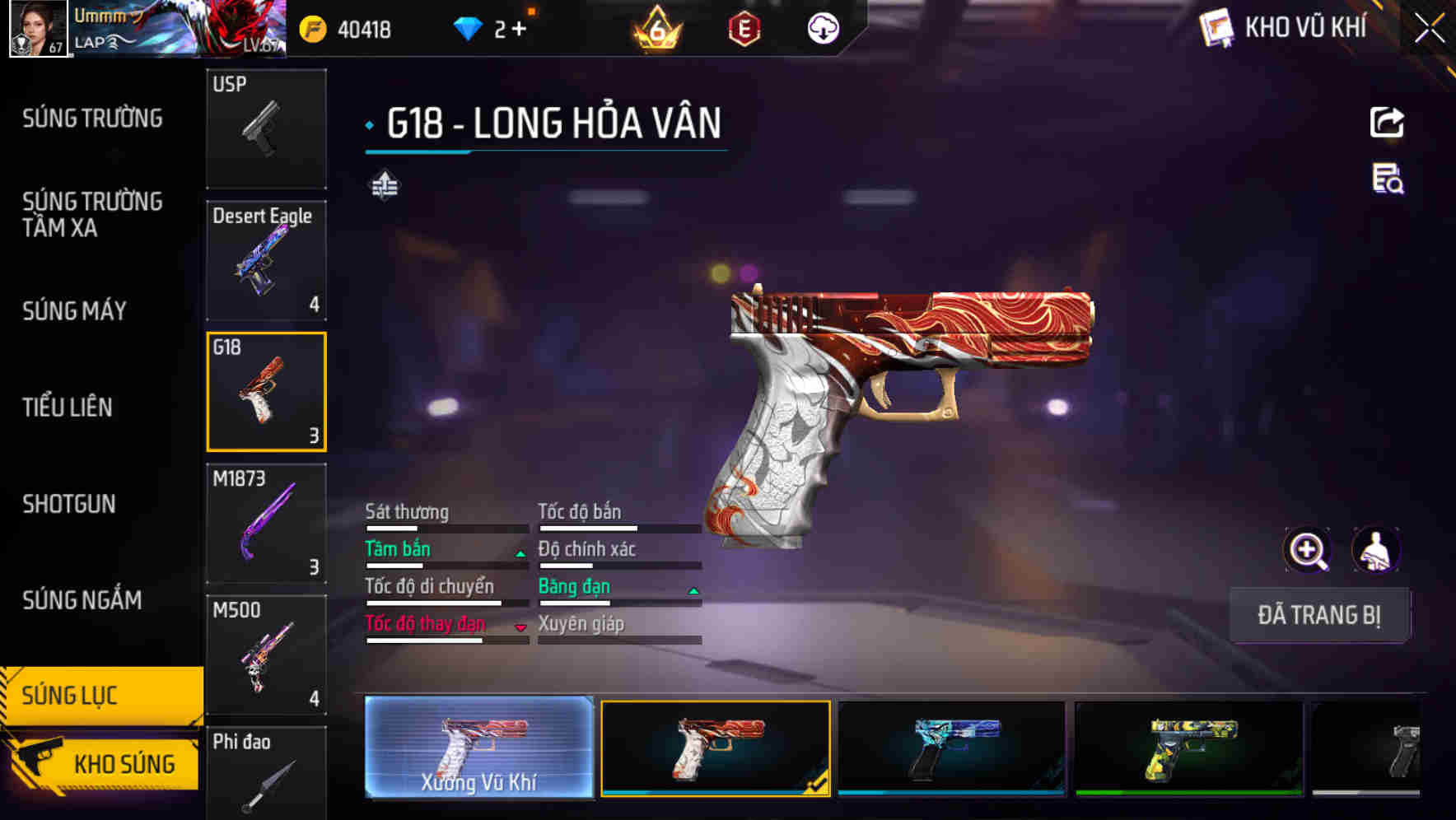Close the weapon armory screen

1429,29
